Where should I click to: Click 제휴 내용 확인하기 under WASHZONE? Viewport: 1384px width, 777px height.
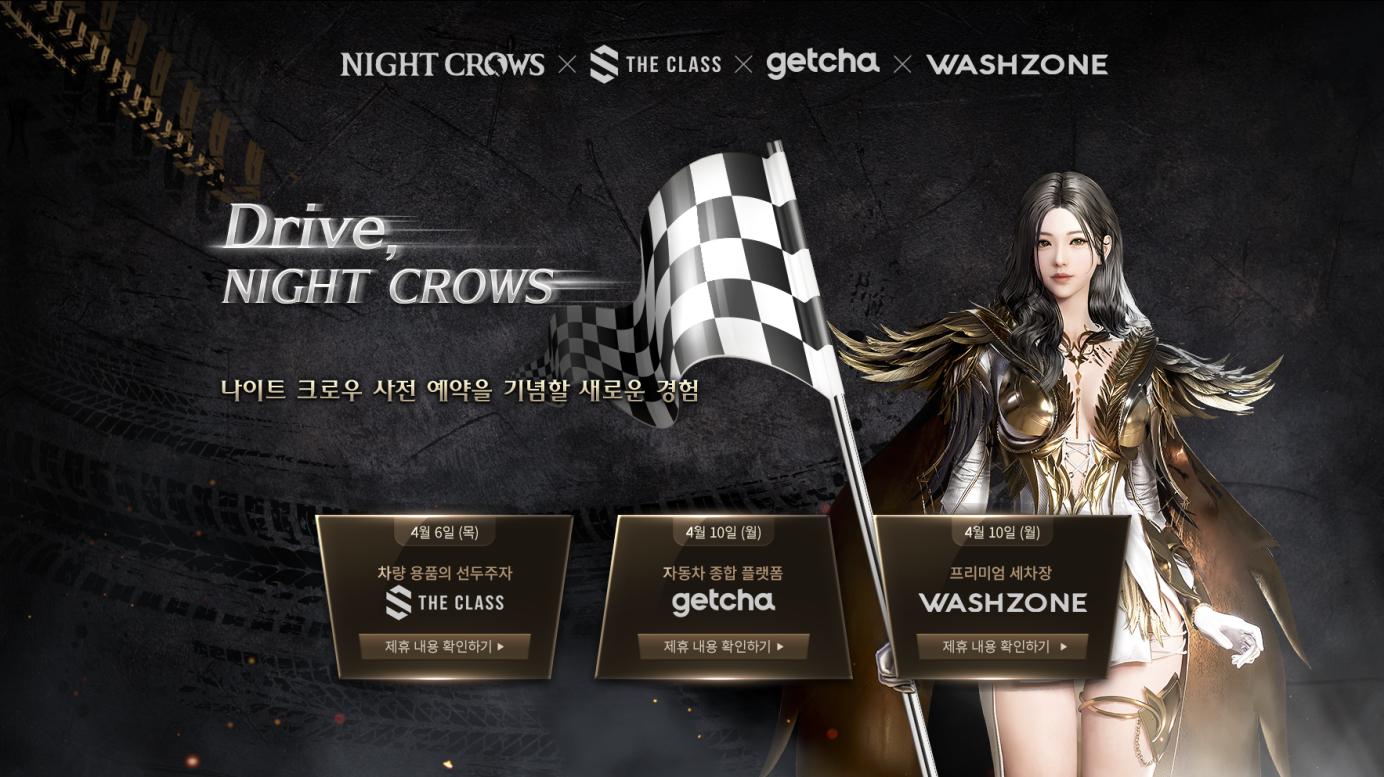[x=1001, y=647]
